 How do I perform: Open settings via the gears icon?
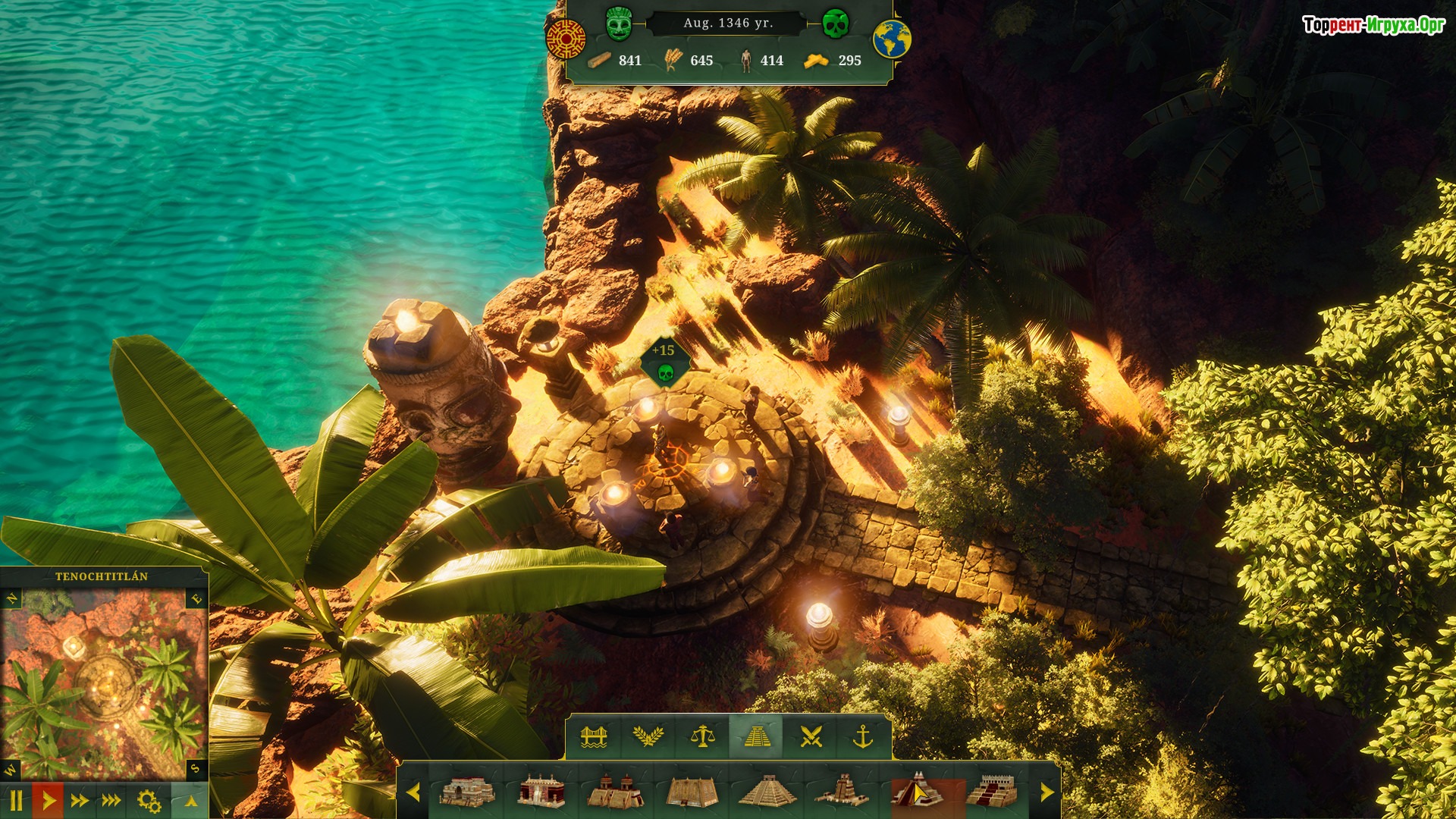tap(149, 801)
